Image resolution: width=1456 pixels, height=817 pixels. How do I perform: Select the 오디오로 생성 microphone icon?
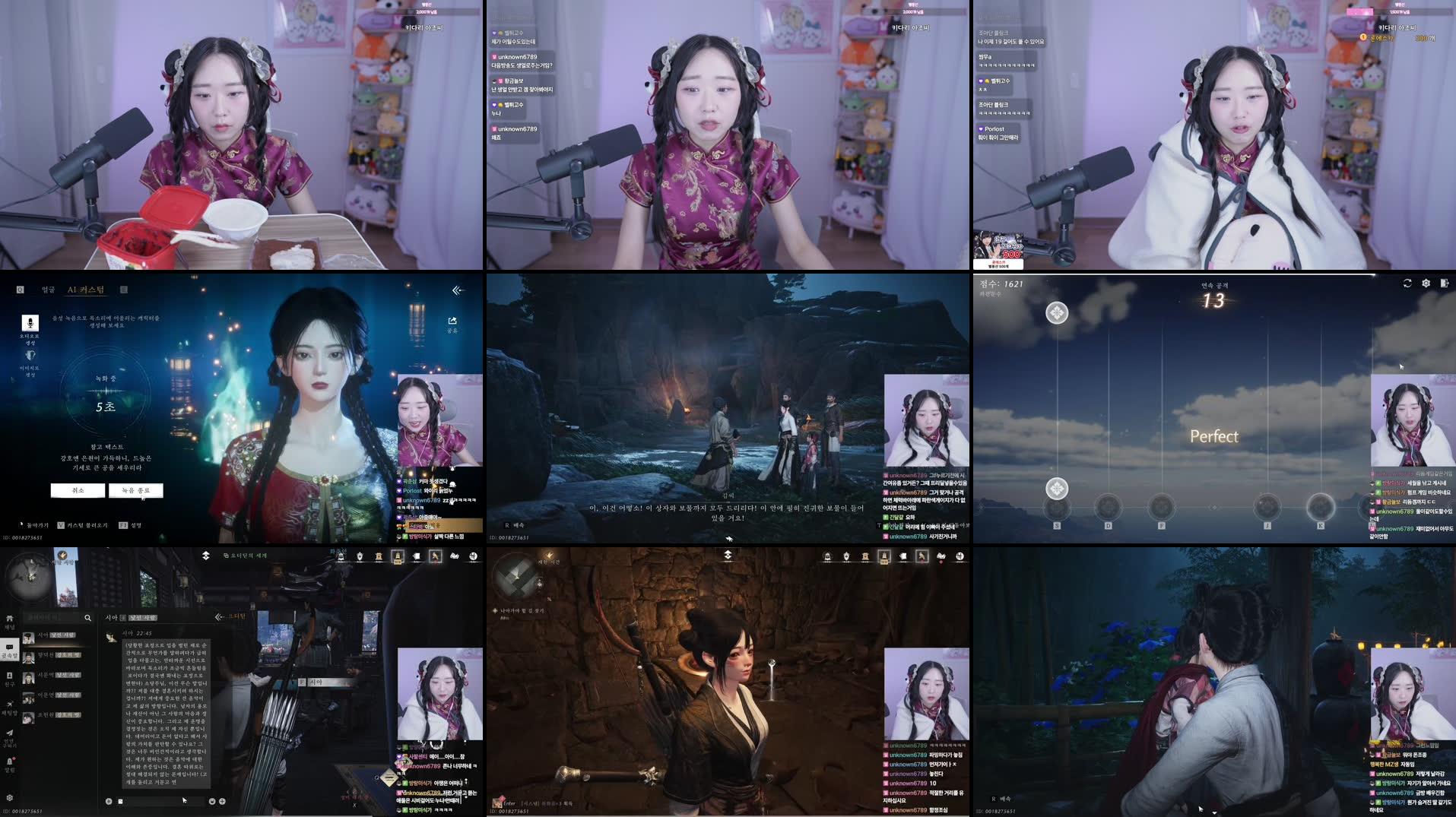pyautogui.click(x=30, y=324)
